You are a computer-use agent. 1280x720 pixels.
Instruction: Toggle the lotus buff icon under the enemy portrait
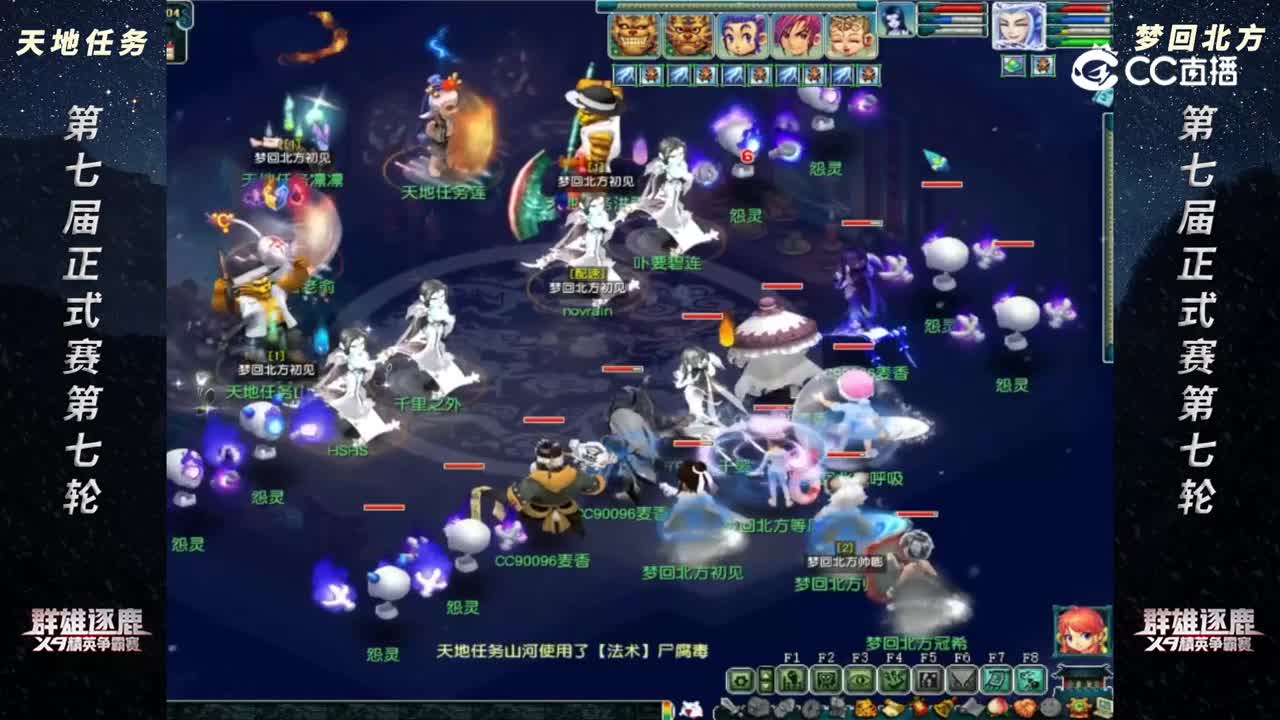[1013, 66]
